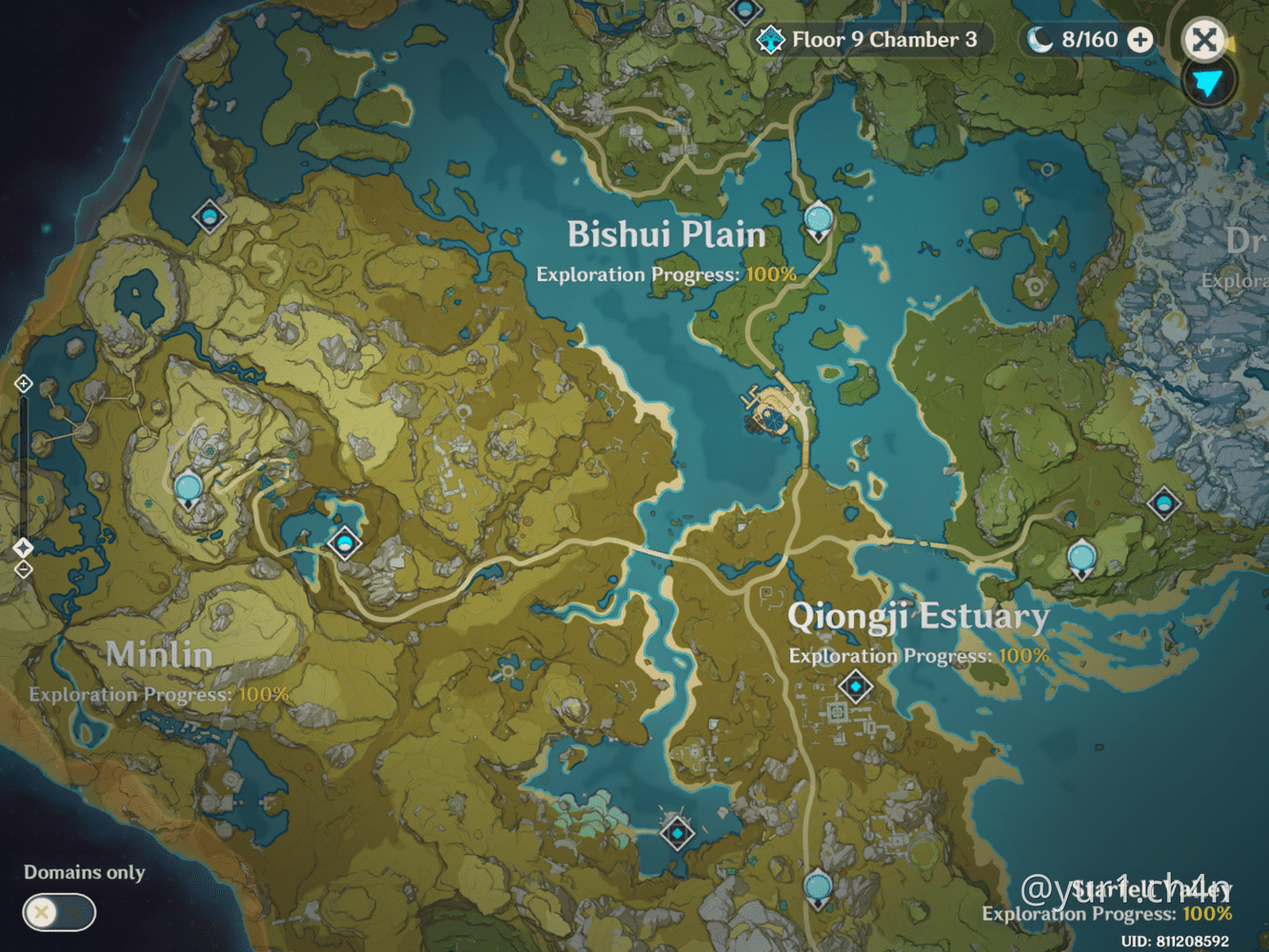Click the moon icon beside the 8/160 counter
Screen dimensions: 1269x952
pyautogui.click(x=1040, y=40)
